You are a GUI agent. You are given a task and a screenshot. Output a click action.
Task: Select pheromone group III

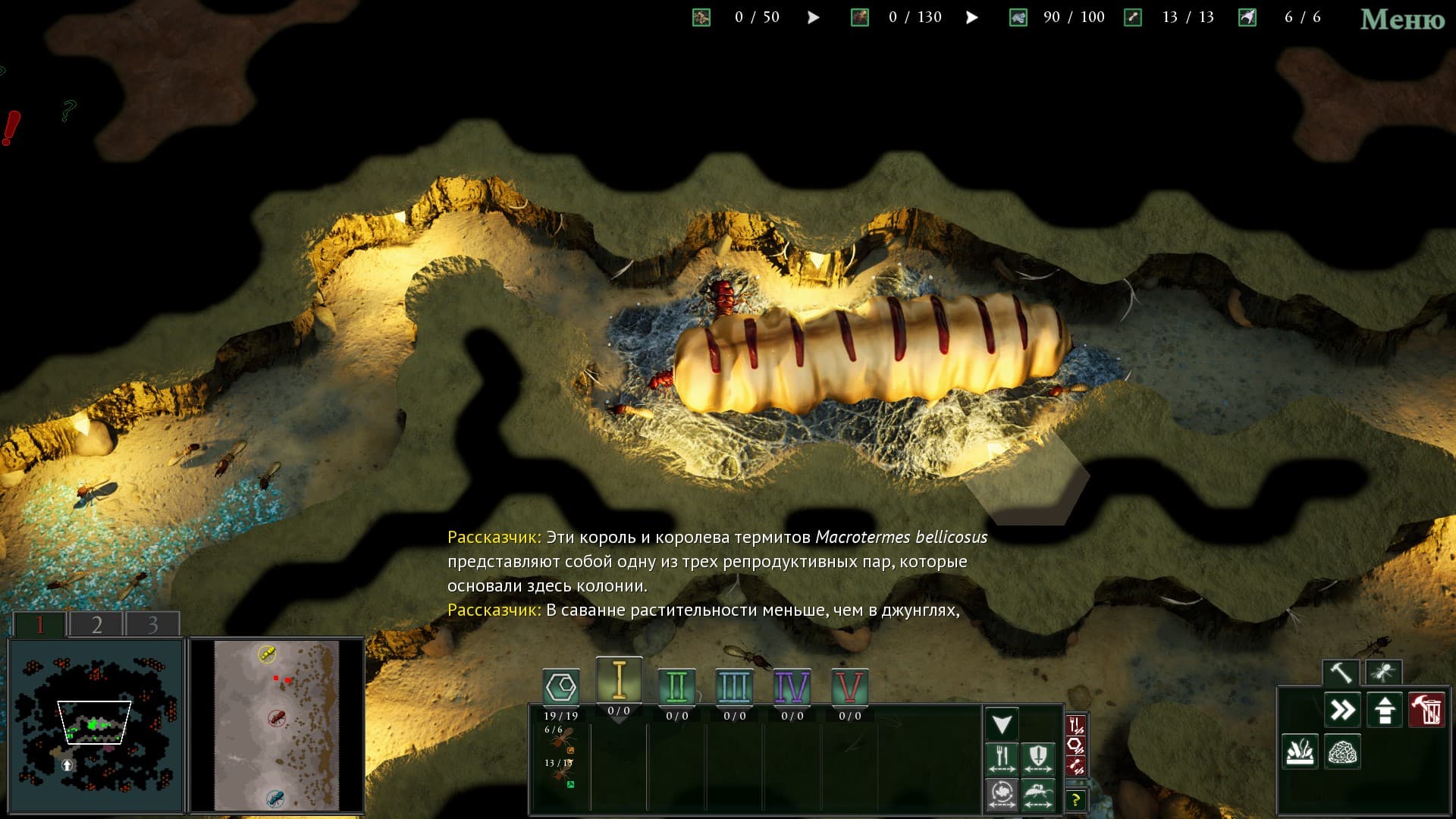tap(734, 687)
